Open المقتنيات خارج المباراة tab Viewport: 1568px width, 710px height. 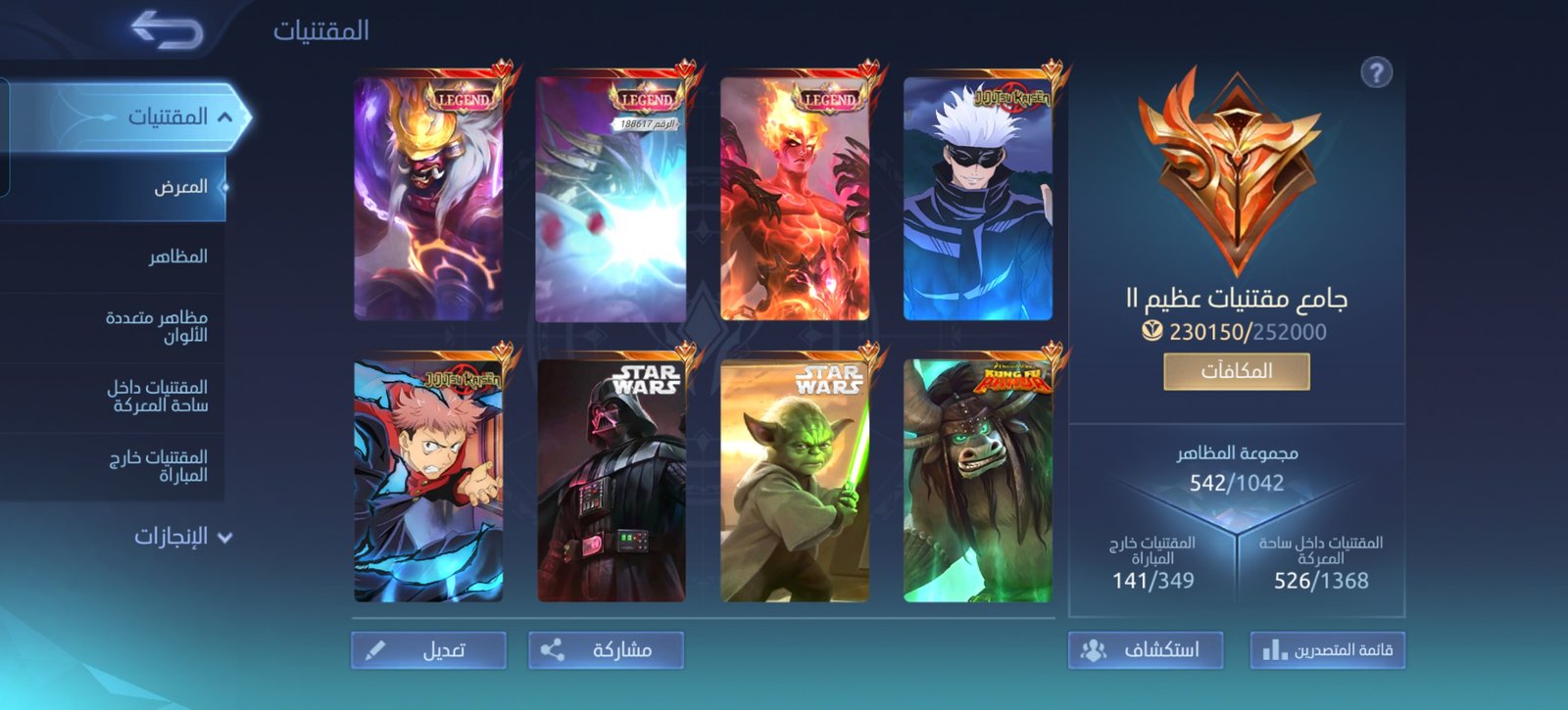(158, 466)
